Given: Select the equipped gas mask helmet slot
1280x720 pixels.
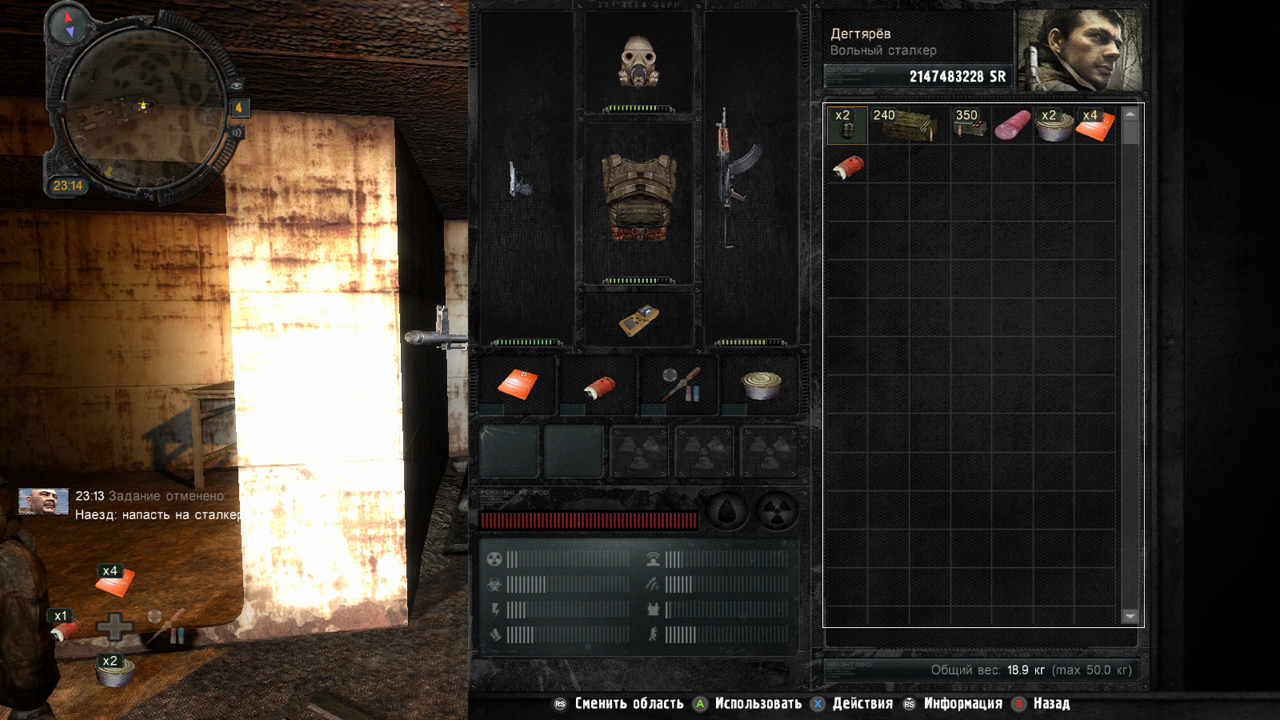Looking at the screenshot, I should tap(639, 62).
